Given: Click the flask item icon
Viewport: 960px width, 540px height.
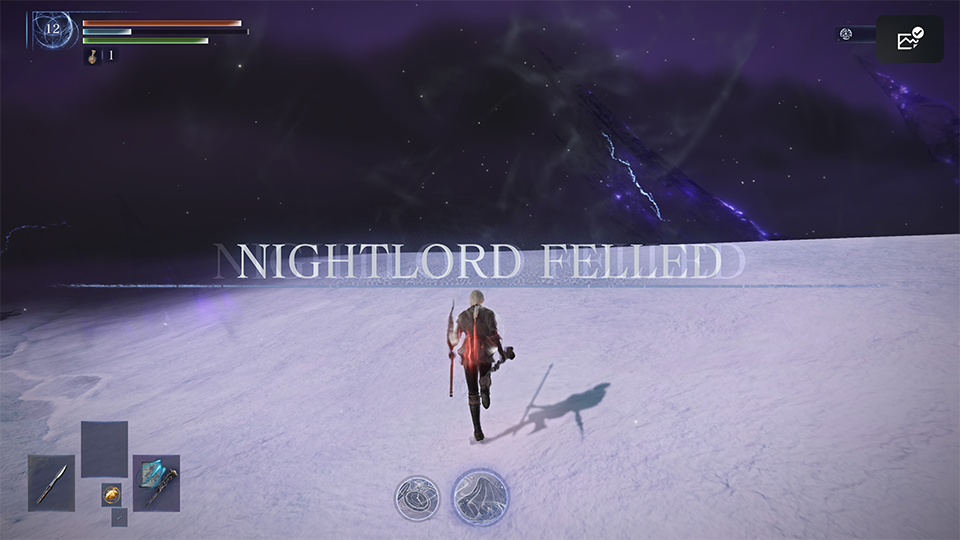Looking at the screenshot, I should pyautogui.click(x=93, y=56).
